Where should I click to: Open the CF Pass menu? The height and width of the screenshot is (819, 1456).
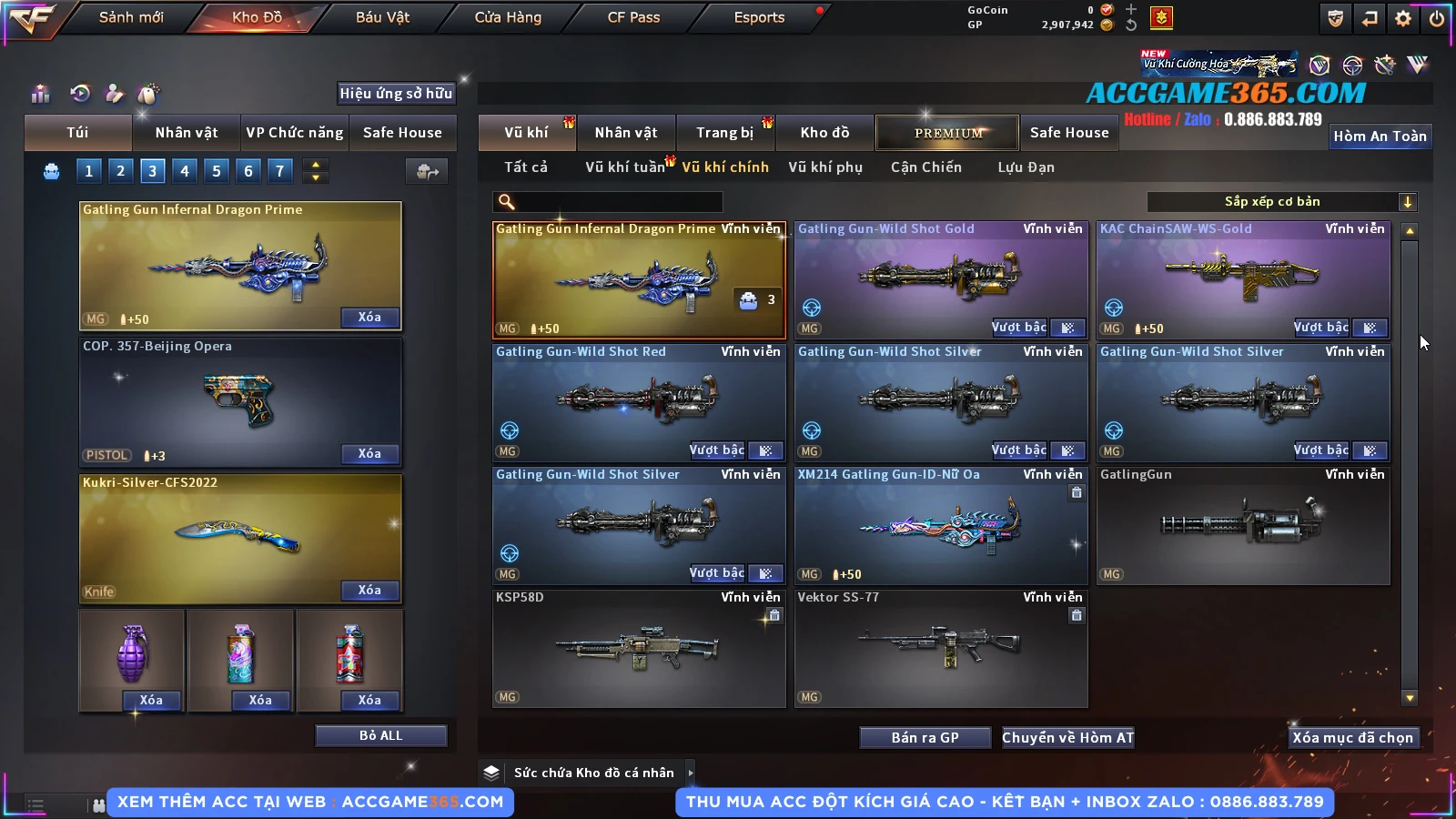coord(633,17)
